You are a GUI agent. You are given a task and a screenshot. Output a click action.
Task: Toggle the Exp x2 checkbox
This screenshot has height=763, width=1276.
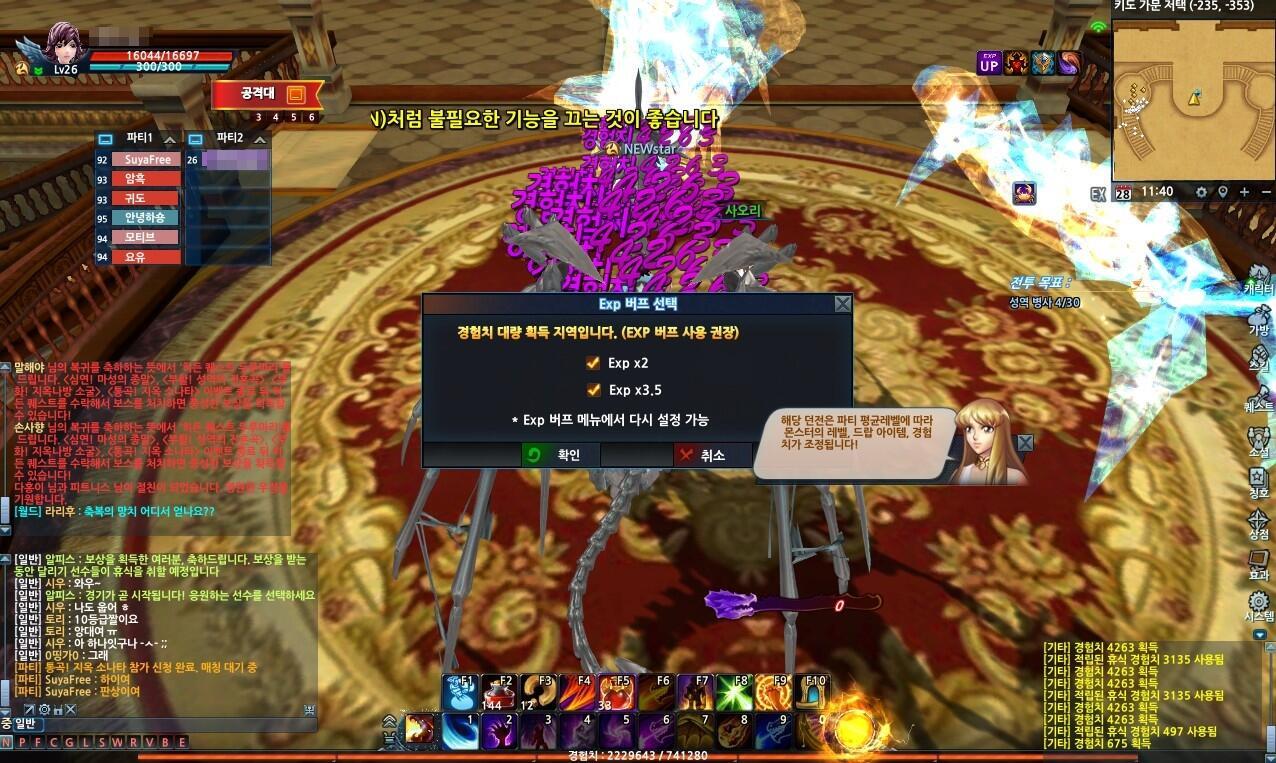click(x=594, y=363)
